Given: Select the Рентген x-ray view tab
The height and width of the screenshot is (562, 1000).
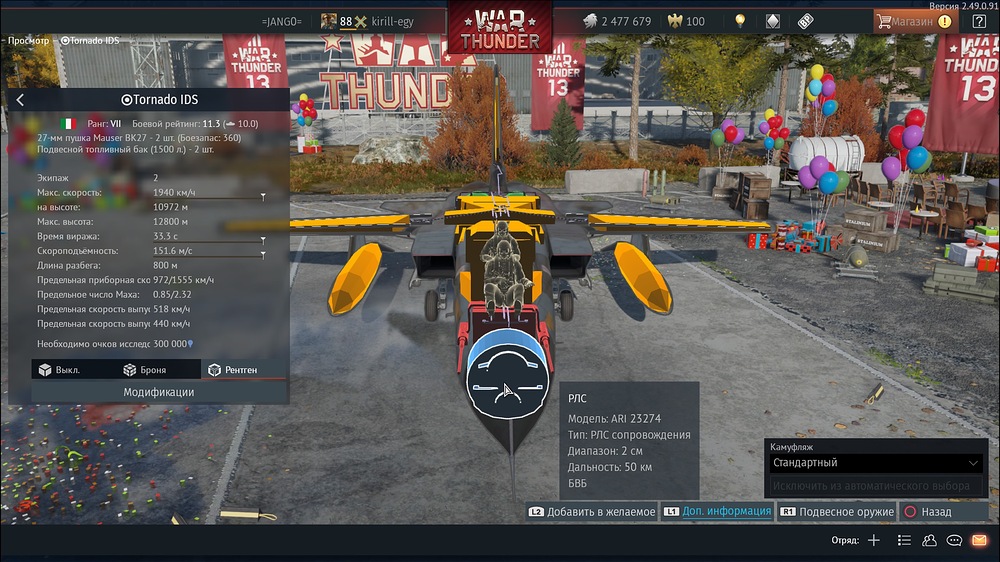Looking at the screenshot, I should [x=231, y=370].
